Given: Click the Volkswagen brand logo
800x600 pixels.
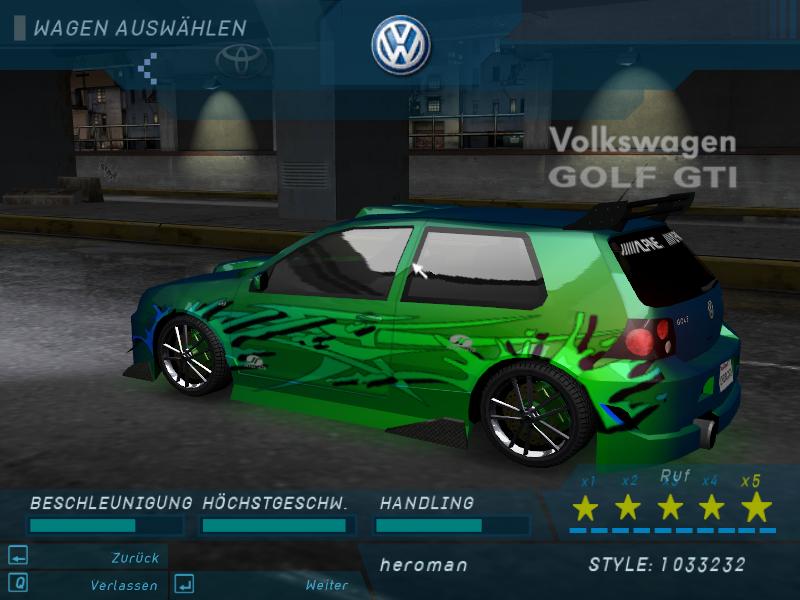Looking at the screenshot, I should coord(400,46).
